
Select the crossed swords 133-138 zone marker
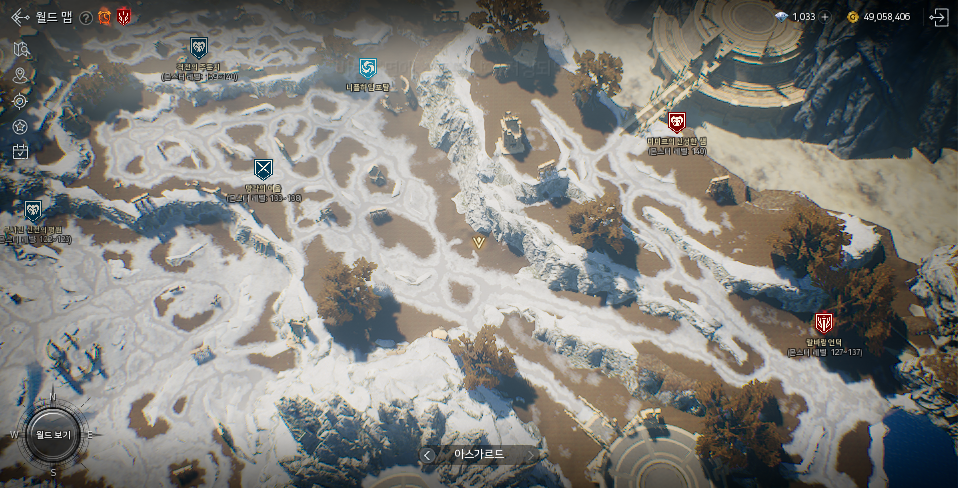(x=263, y=168)
